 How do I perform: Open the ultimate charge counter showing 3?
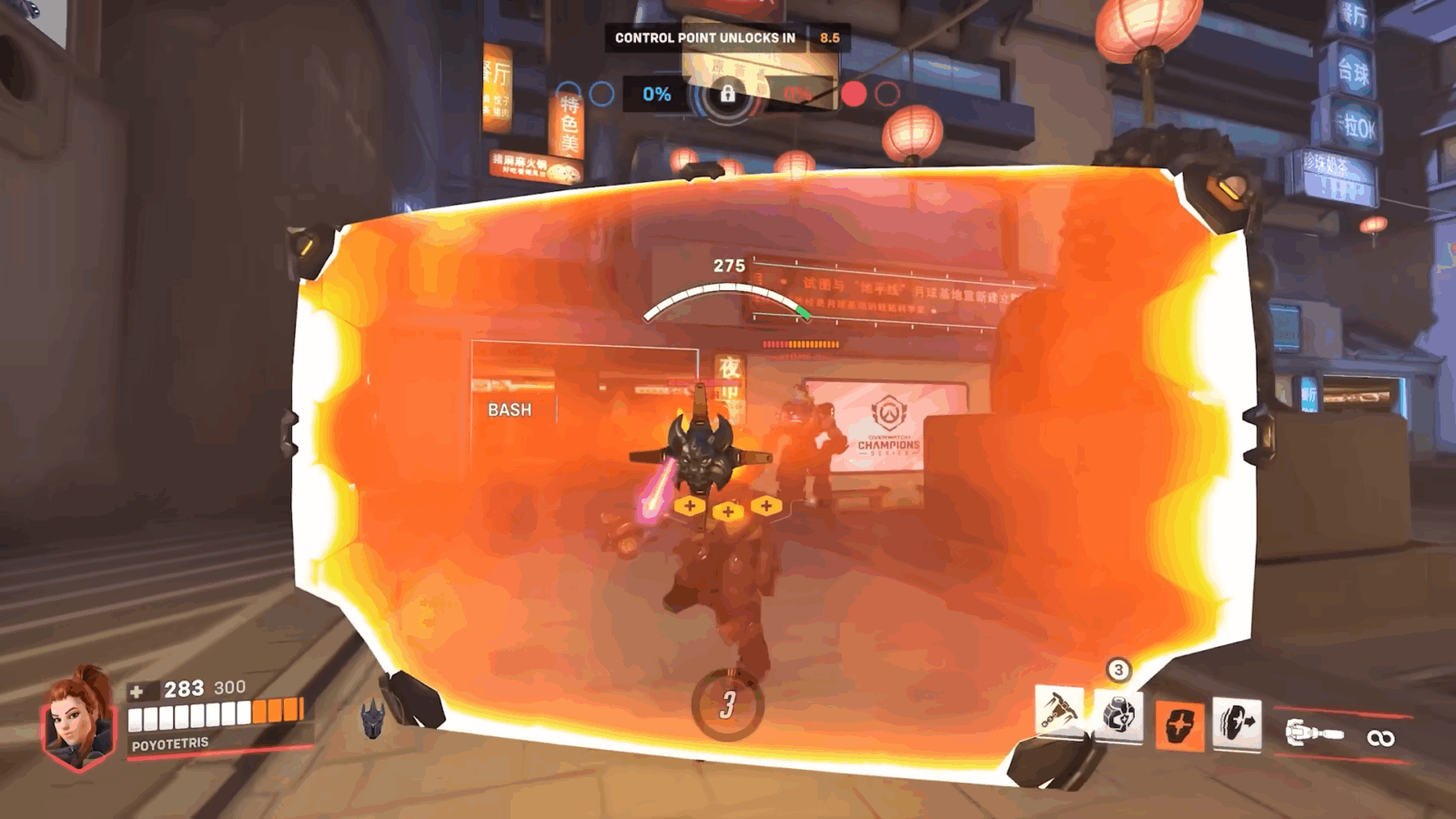1117,668
